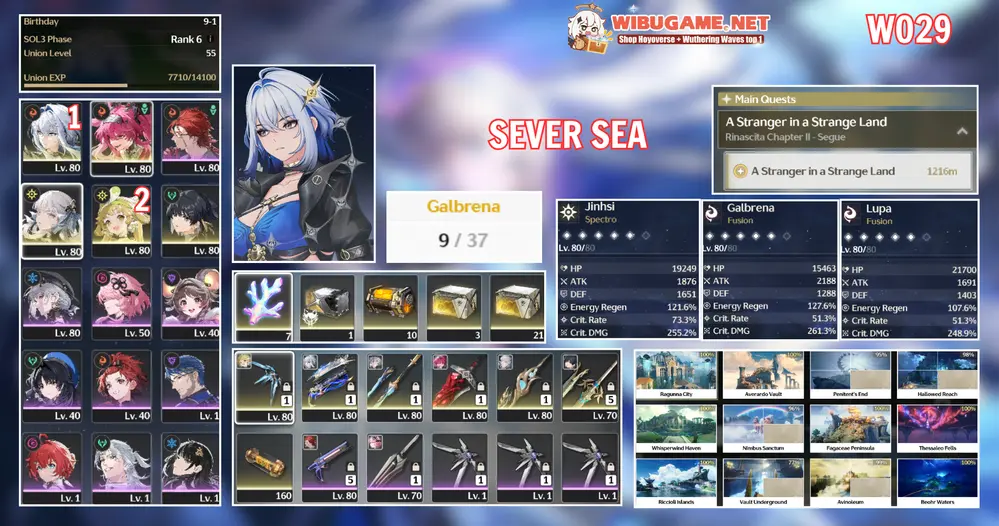
Task: Open the Whisperwind Haven thumbnail
Action: click(676, 429)
